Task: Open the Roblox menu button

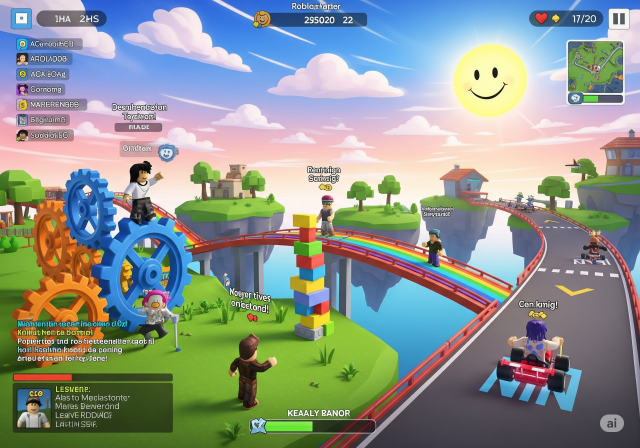Action: pos(22,18)
